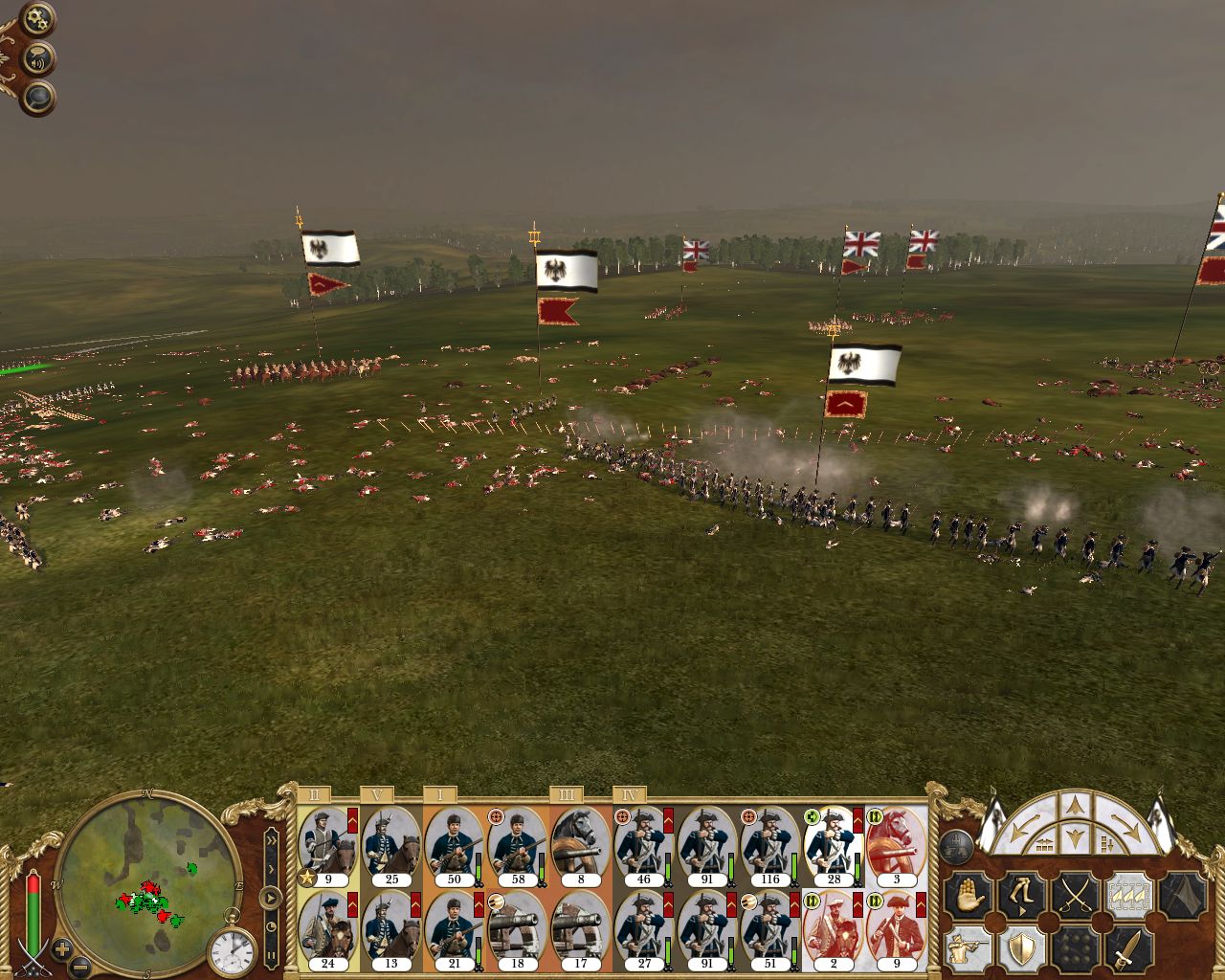This screenshot has width=1225, height=980.
Task: Set battle speed to fastest double-arrow
Action: coord(272,839)
